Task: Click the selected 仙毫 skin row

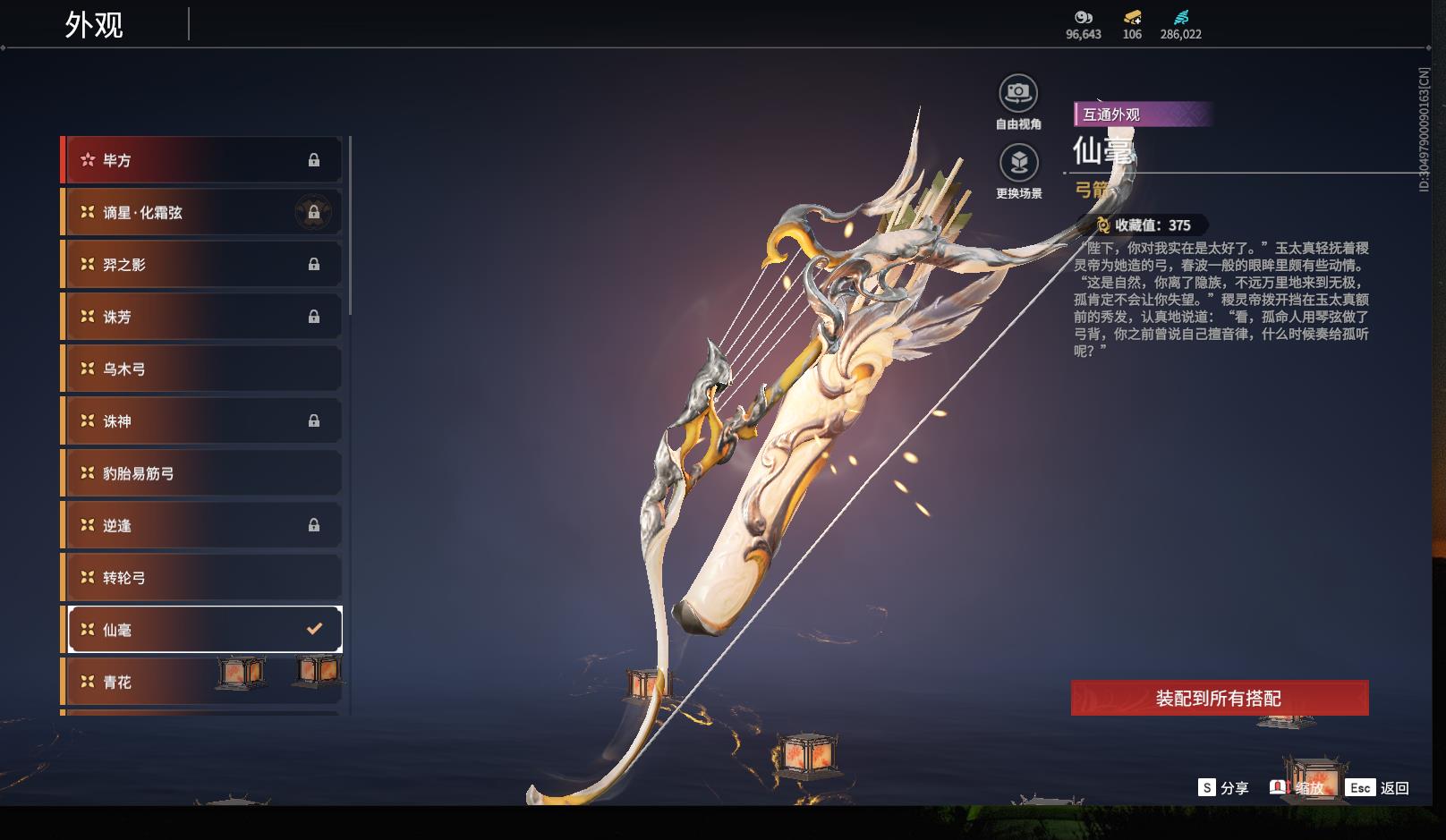Action: point(204,630)
